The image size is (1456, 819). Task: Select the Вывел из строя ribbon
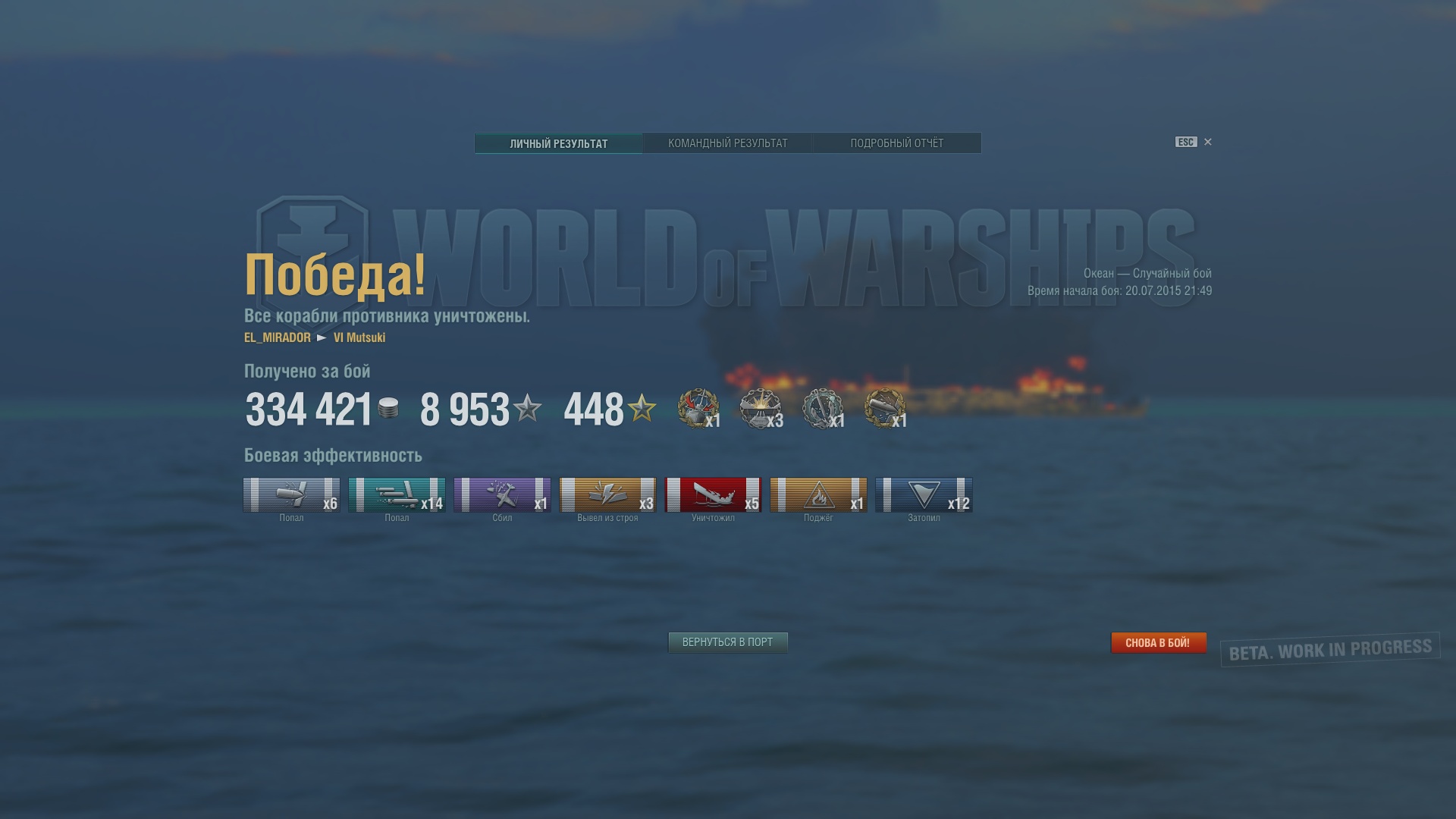[x=607, y=495]
